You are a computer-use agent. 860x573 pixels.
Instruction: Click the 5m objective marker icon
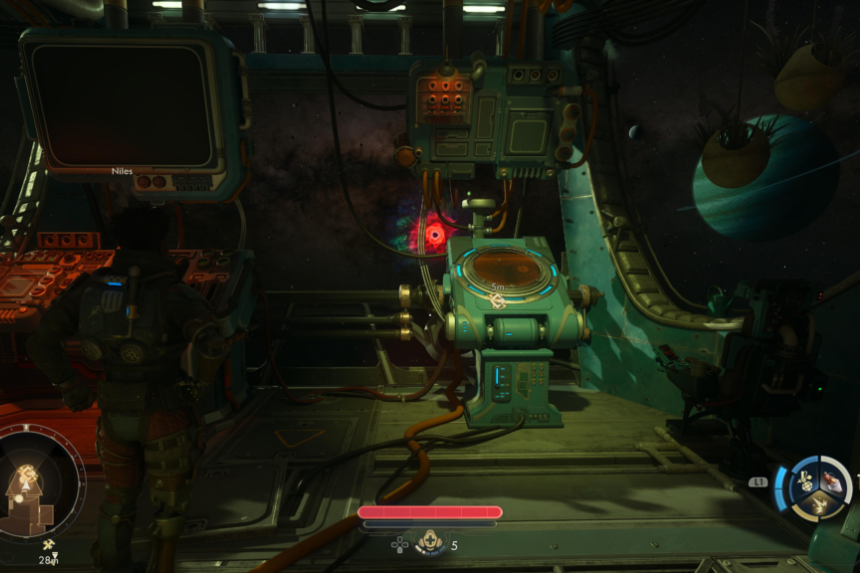(497, 303)
